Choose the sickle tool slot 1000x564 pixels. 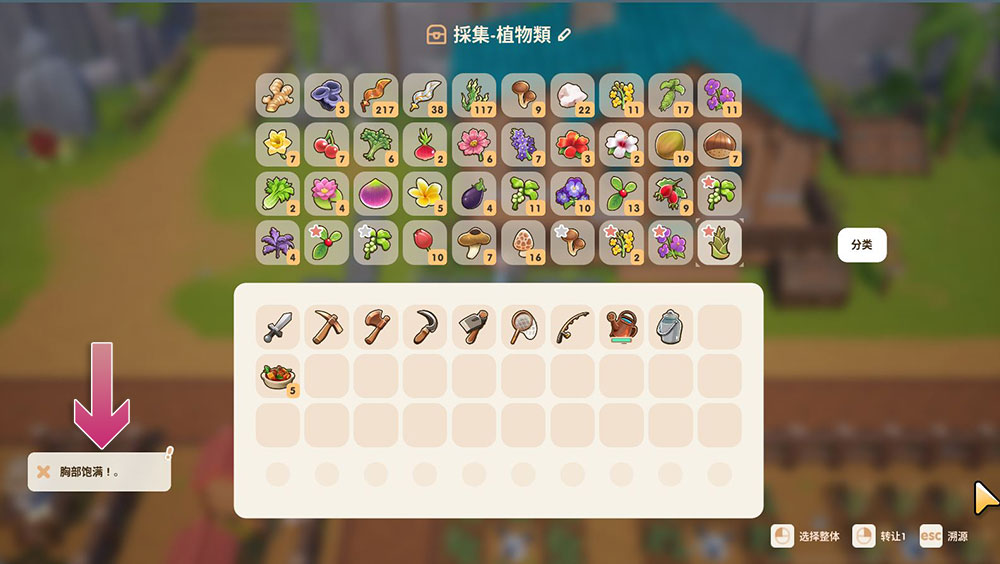tap(425, 327)
